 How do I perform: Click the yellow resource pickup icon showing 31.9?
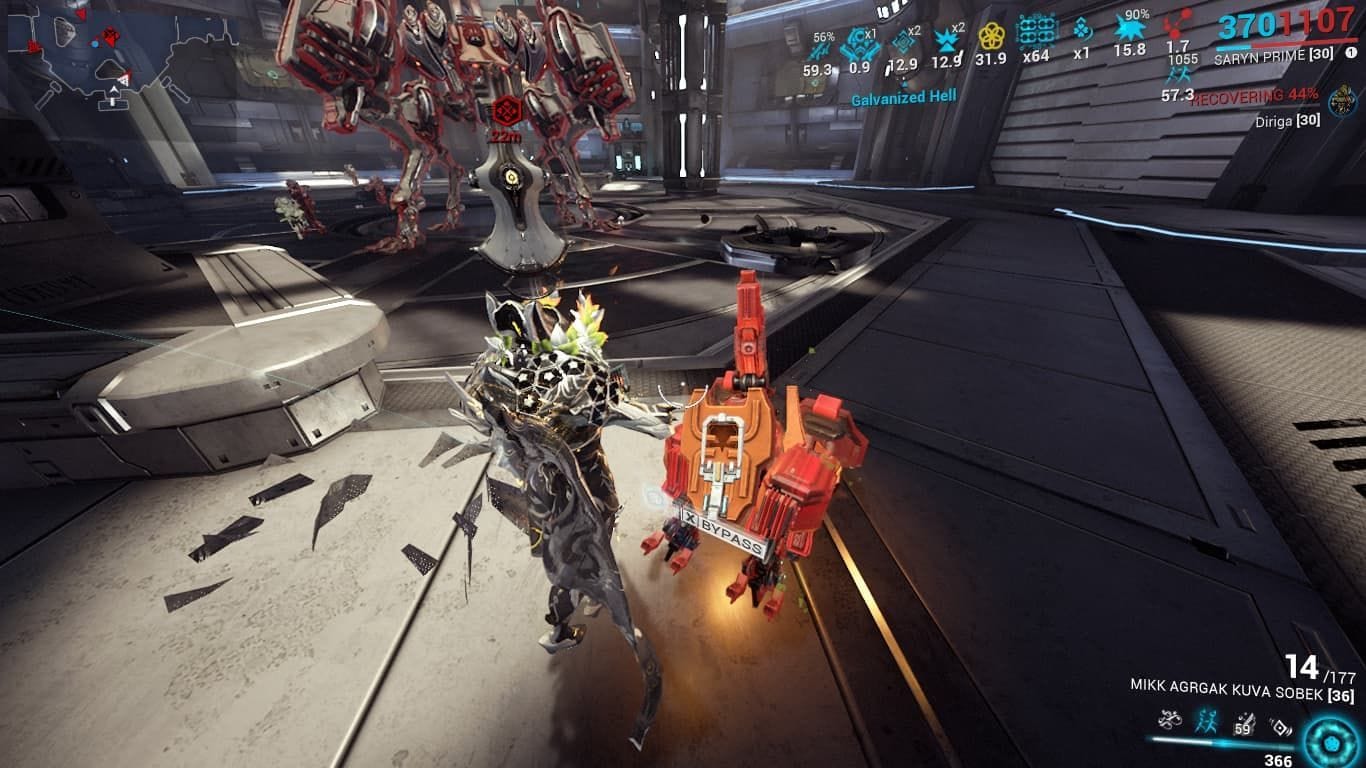click(991, 35)
